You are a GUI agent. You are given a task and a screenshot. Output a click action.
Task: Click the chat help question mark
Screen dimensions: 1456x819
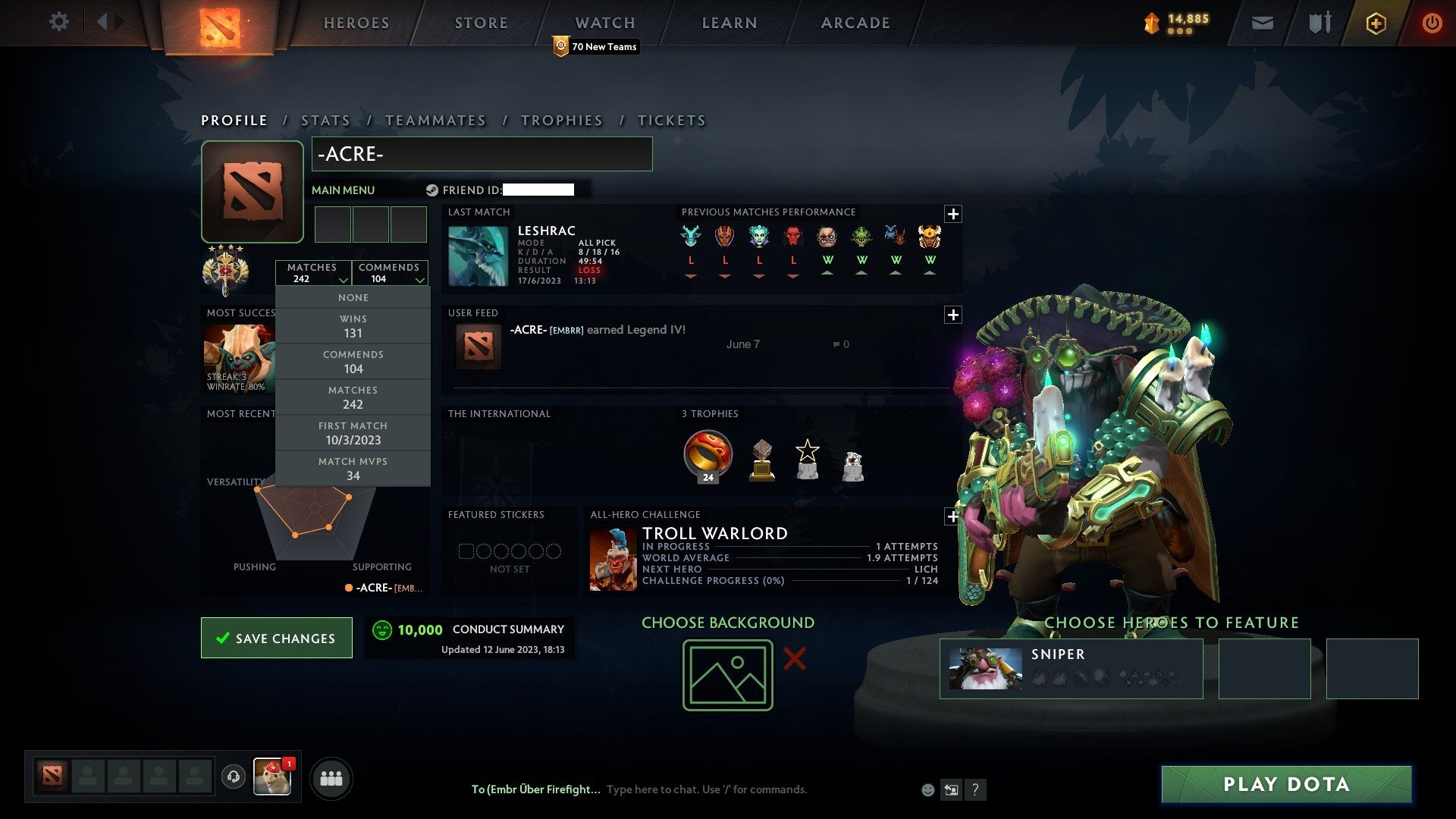tap(976, 789)
